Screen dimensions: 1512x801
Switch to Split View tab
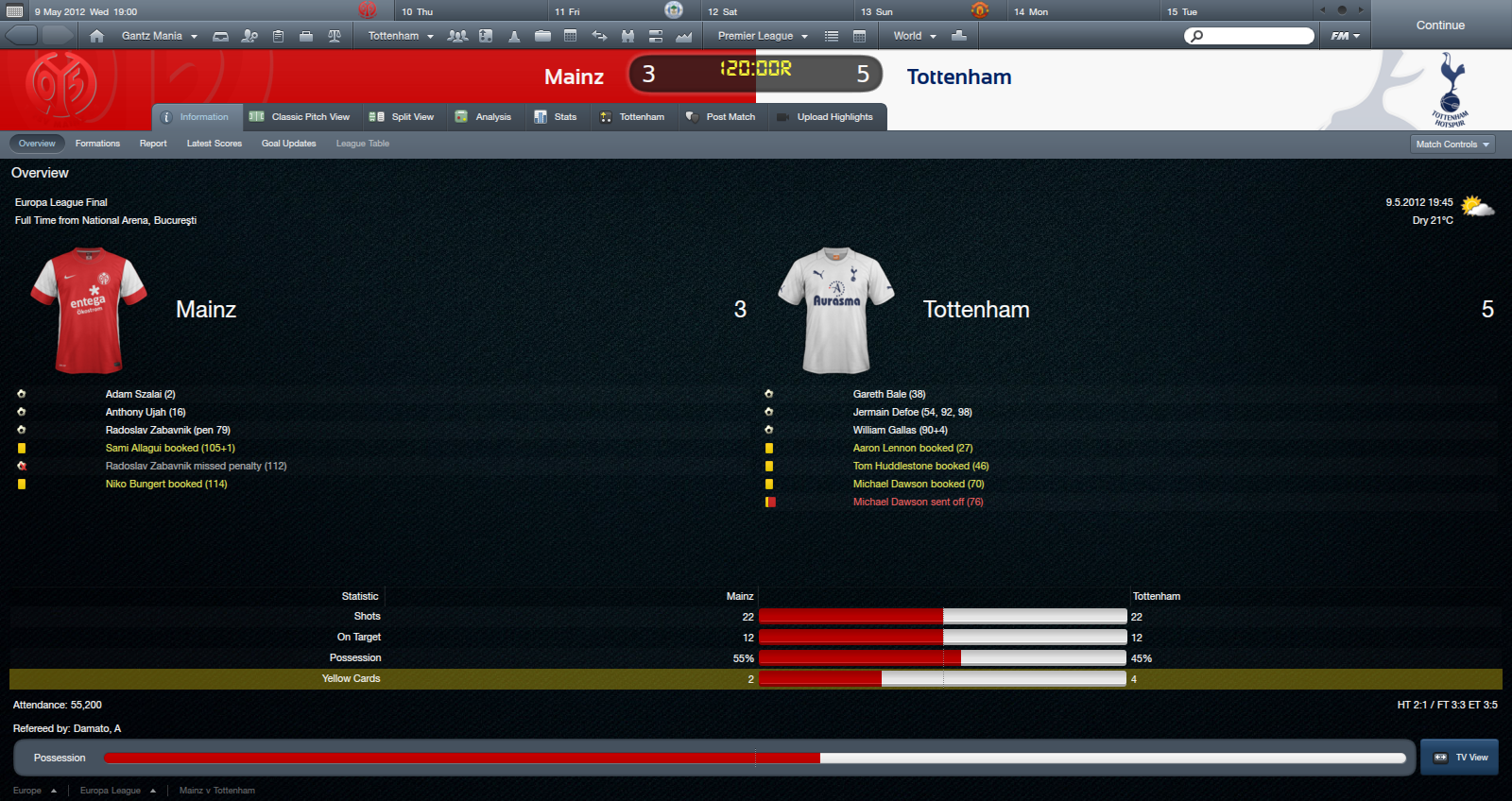(403, 117)
